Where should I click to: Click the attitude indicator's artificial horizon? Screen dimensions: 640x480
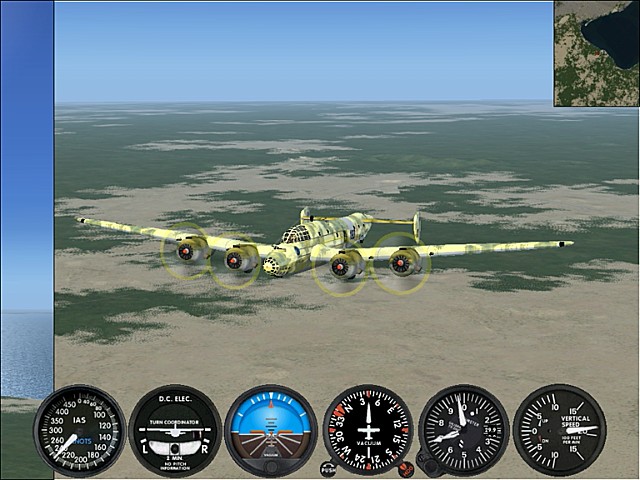[271, 430]
